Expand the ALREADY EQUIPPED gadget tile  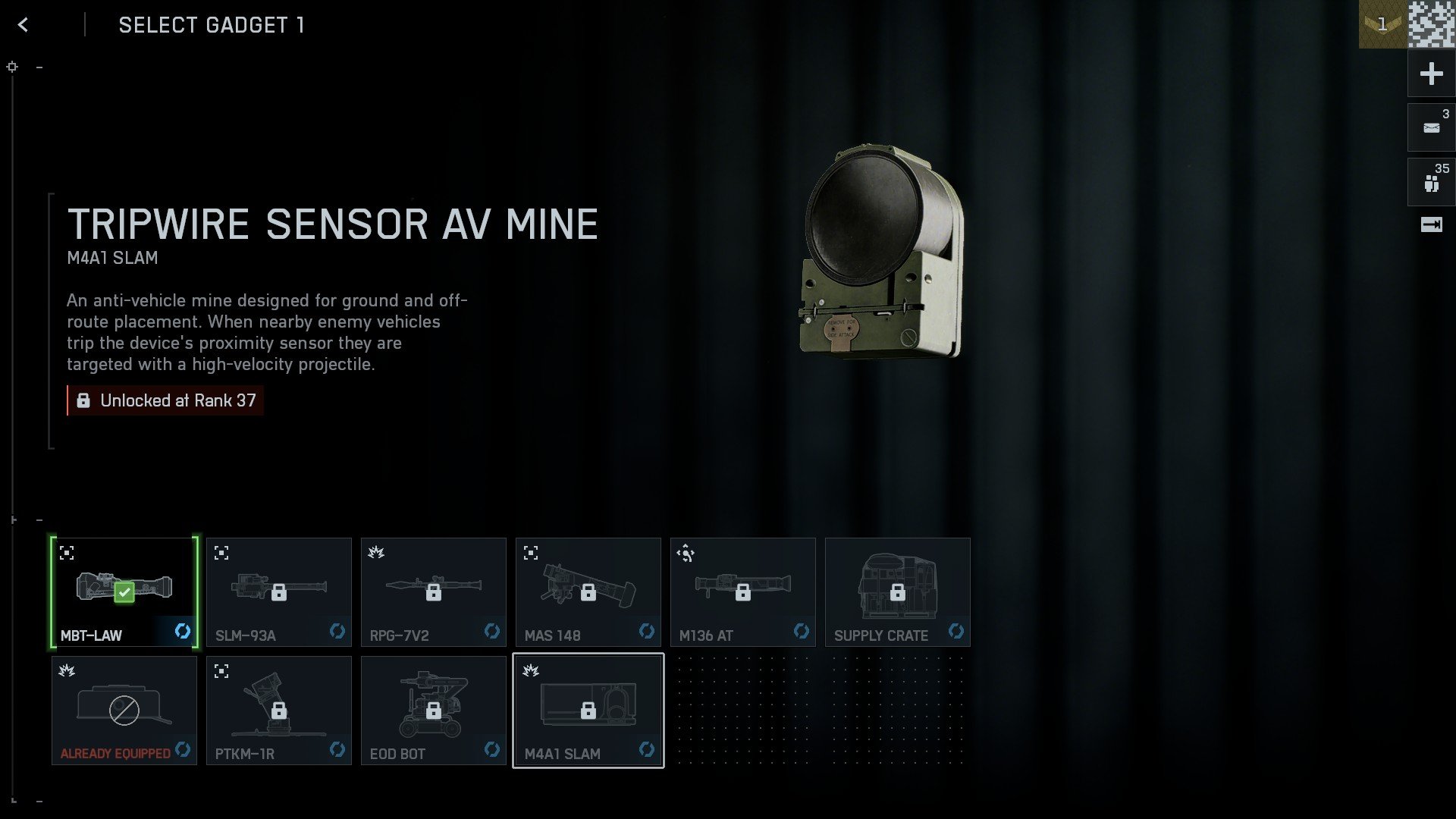tap(124, 710)
